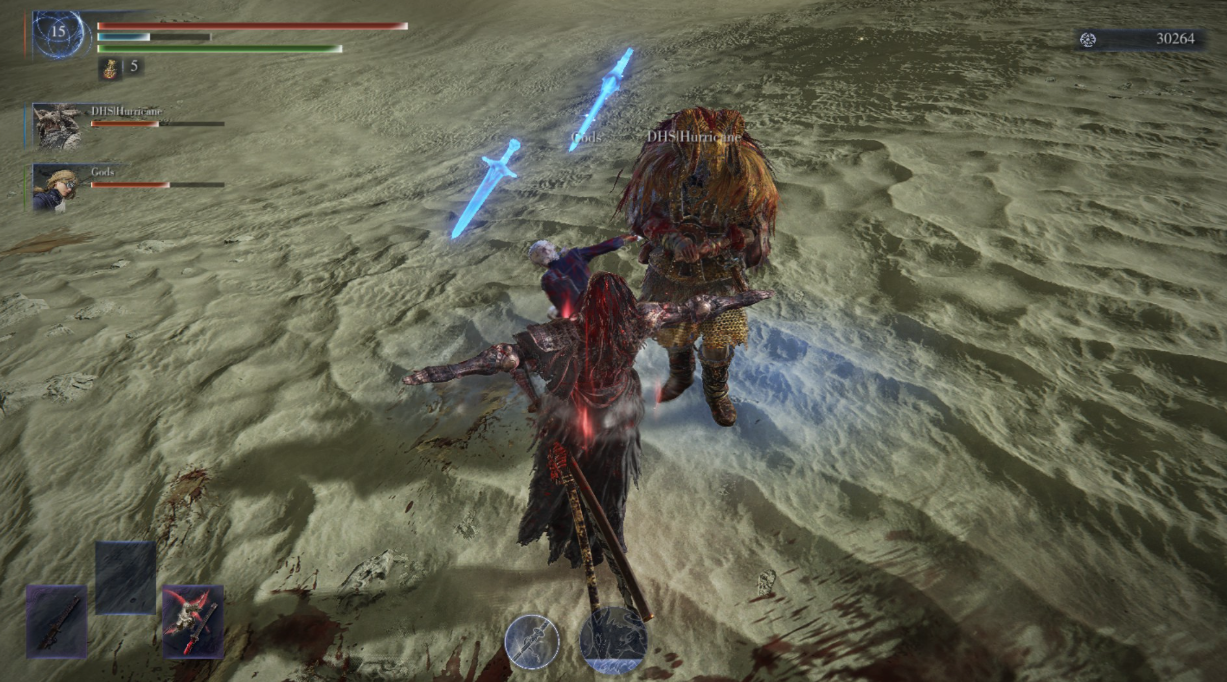Select DHS|Hurricane's teammate portrait
Screen dimensions: 1227x682
57,125
